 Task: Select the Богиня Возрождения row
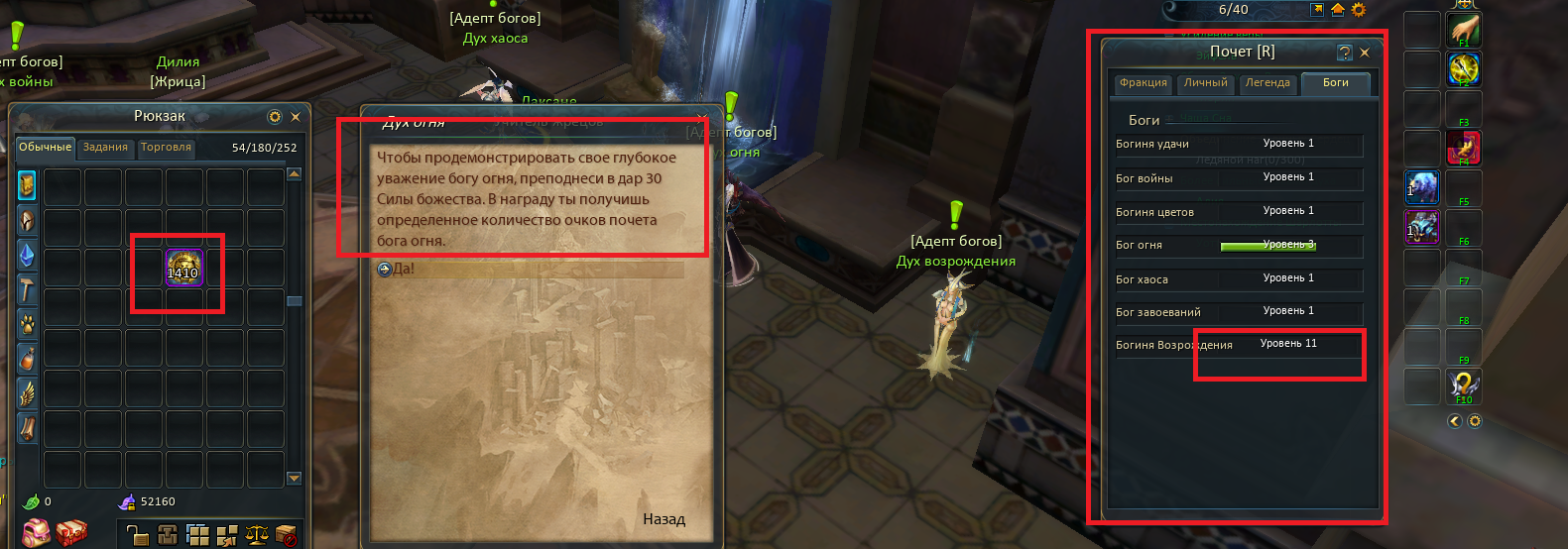click(1239, 345)
